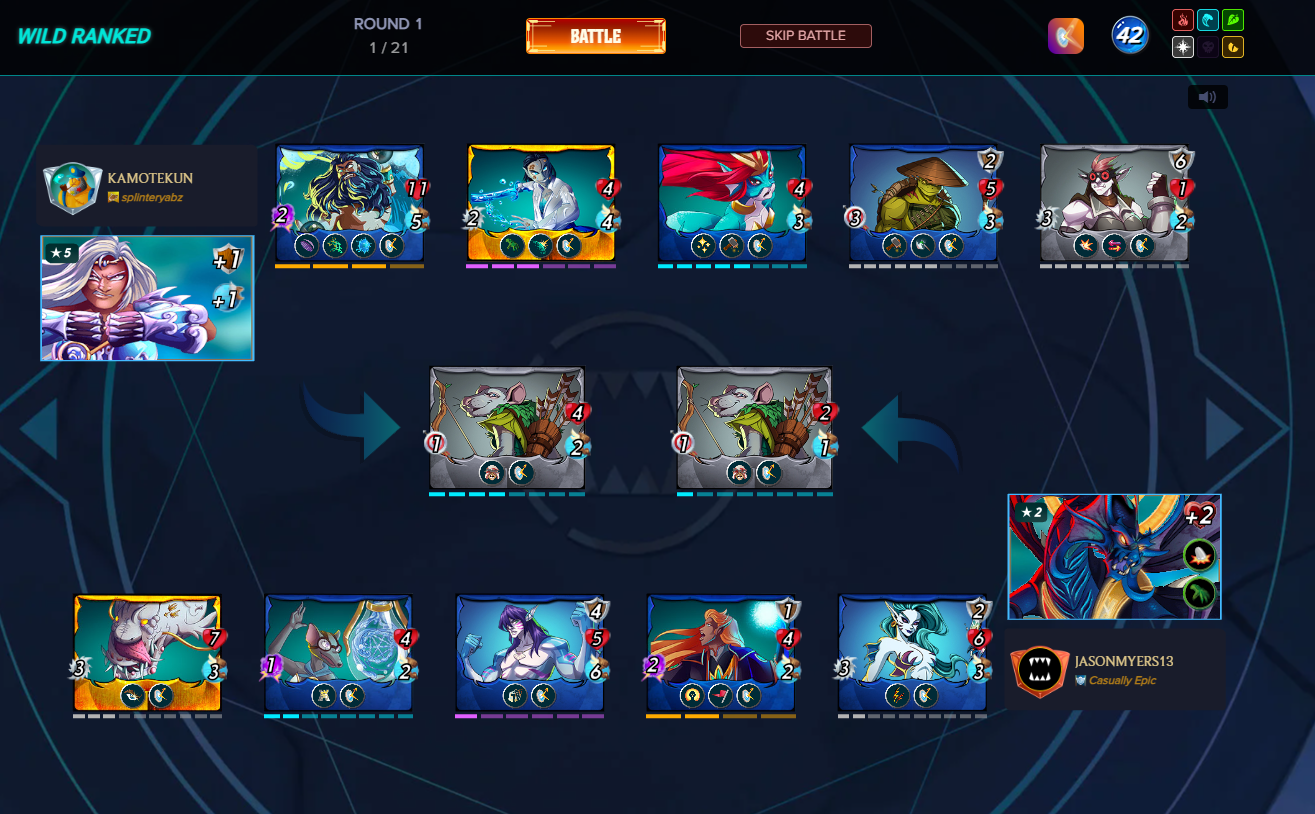The height and width of the screenshot is (814, 1315).
Task: Select the bottom team's 2-health rat archer
Action: click(x=755, y=427)
